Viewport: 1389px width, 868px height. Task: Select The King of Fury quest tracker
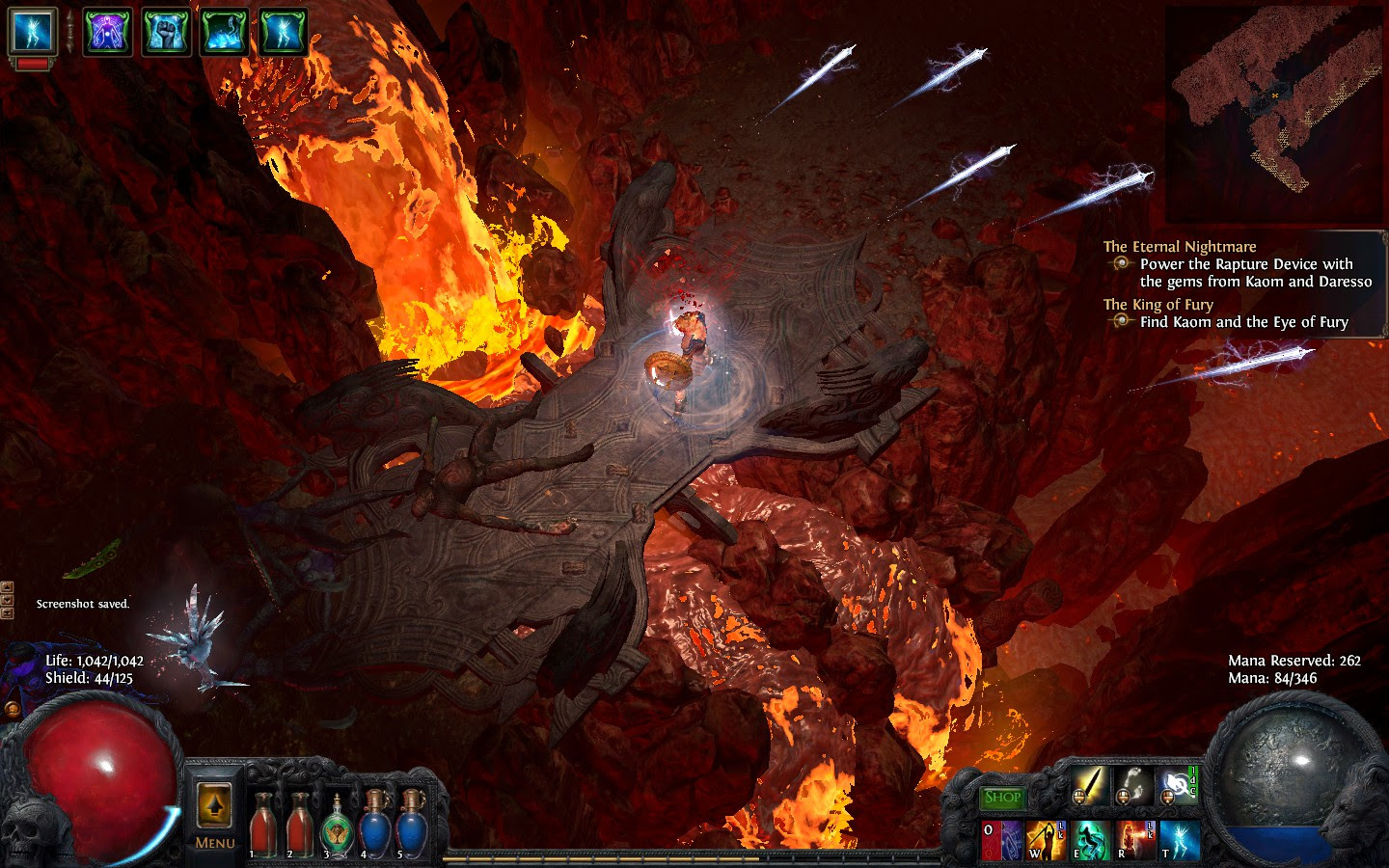point(1157,305)
